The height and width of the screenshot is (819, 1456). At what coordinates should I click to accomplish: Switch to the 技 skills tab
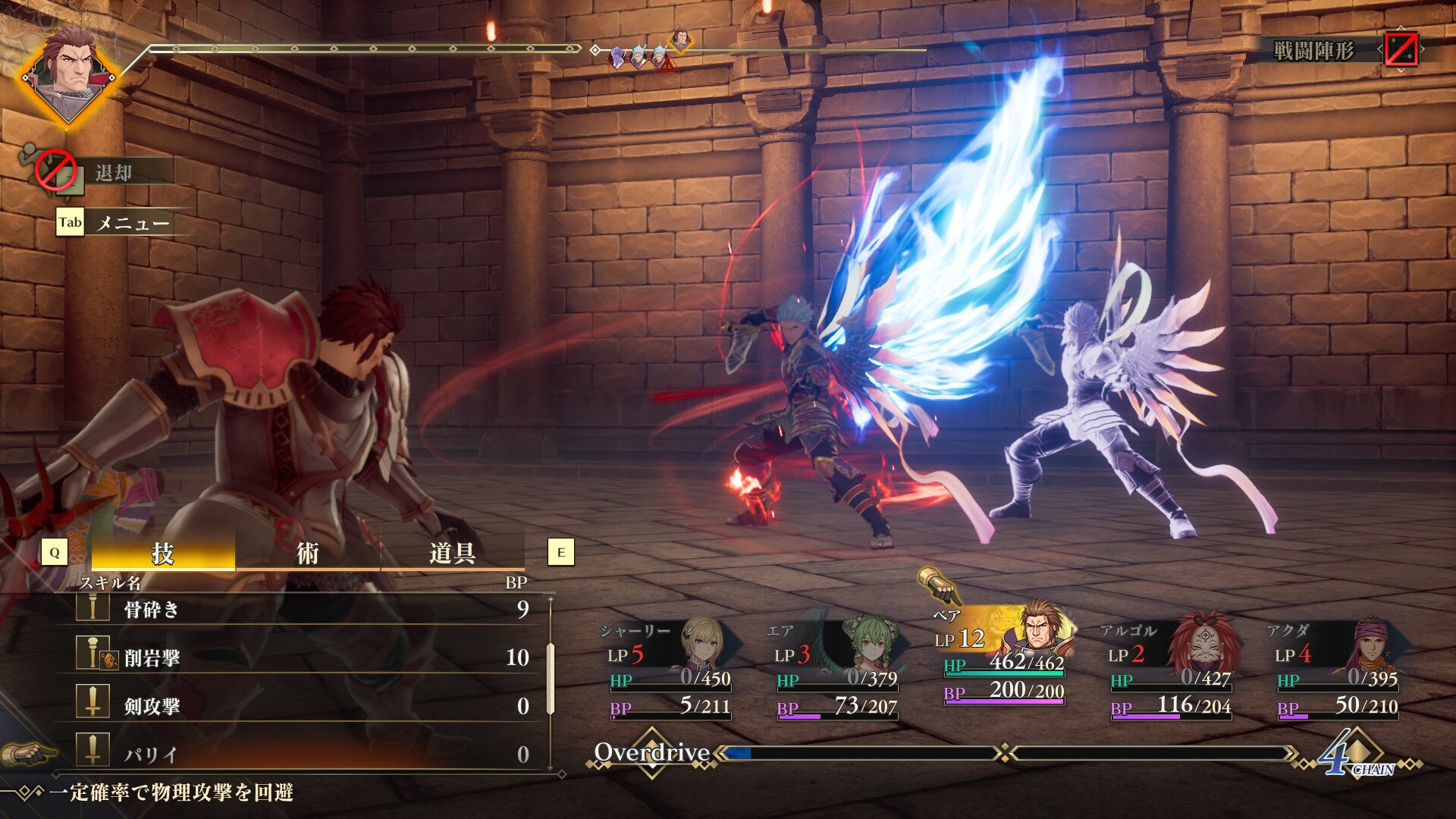click(x=162, y=553)
